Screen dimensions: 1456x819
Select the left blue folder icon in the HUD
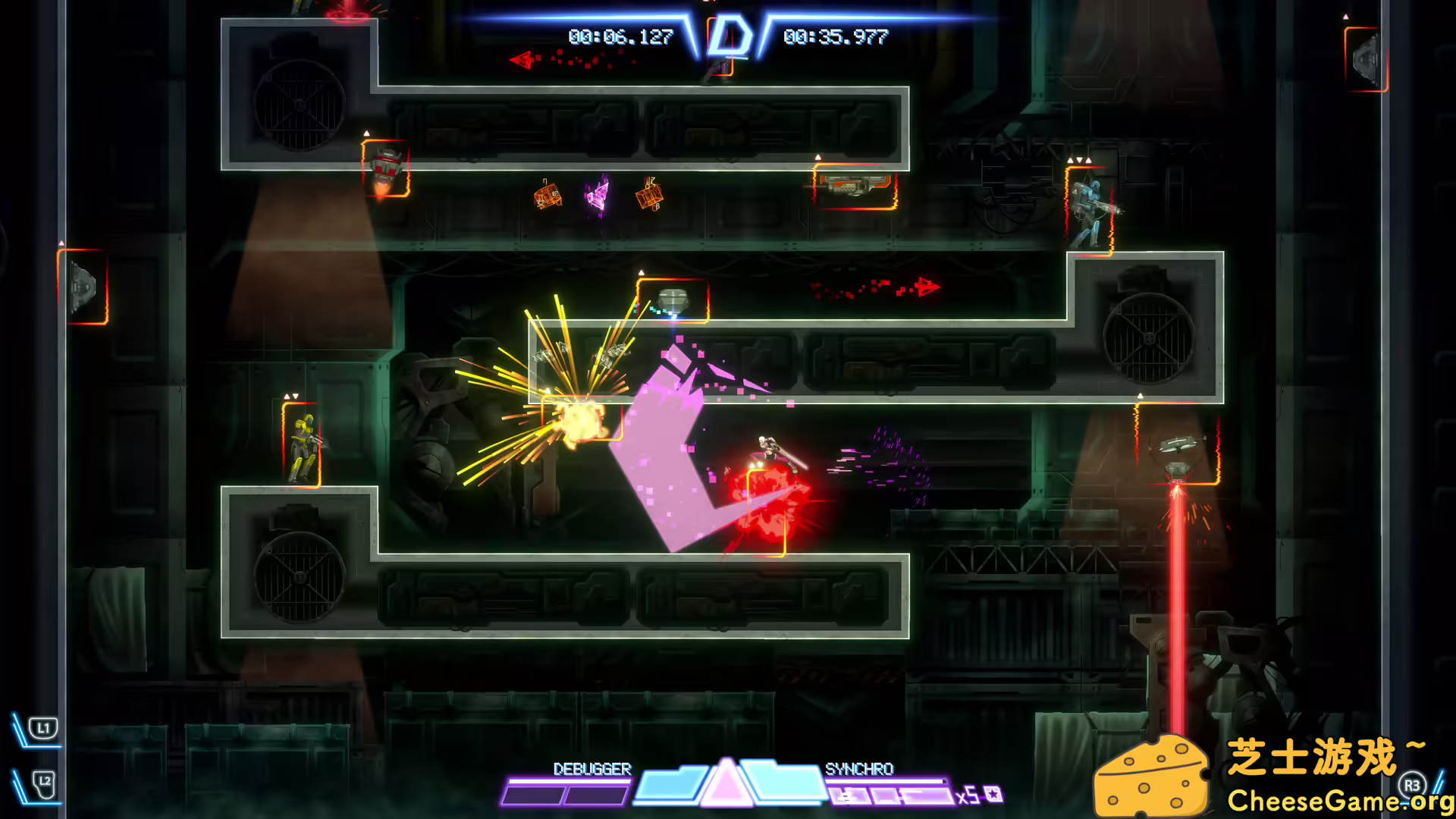670,783
